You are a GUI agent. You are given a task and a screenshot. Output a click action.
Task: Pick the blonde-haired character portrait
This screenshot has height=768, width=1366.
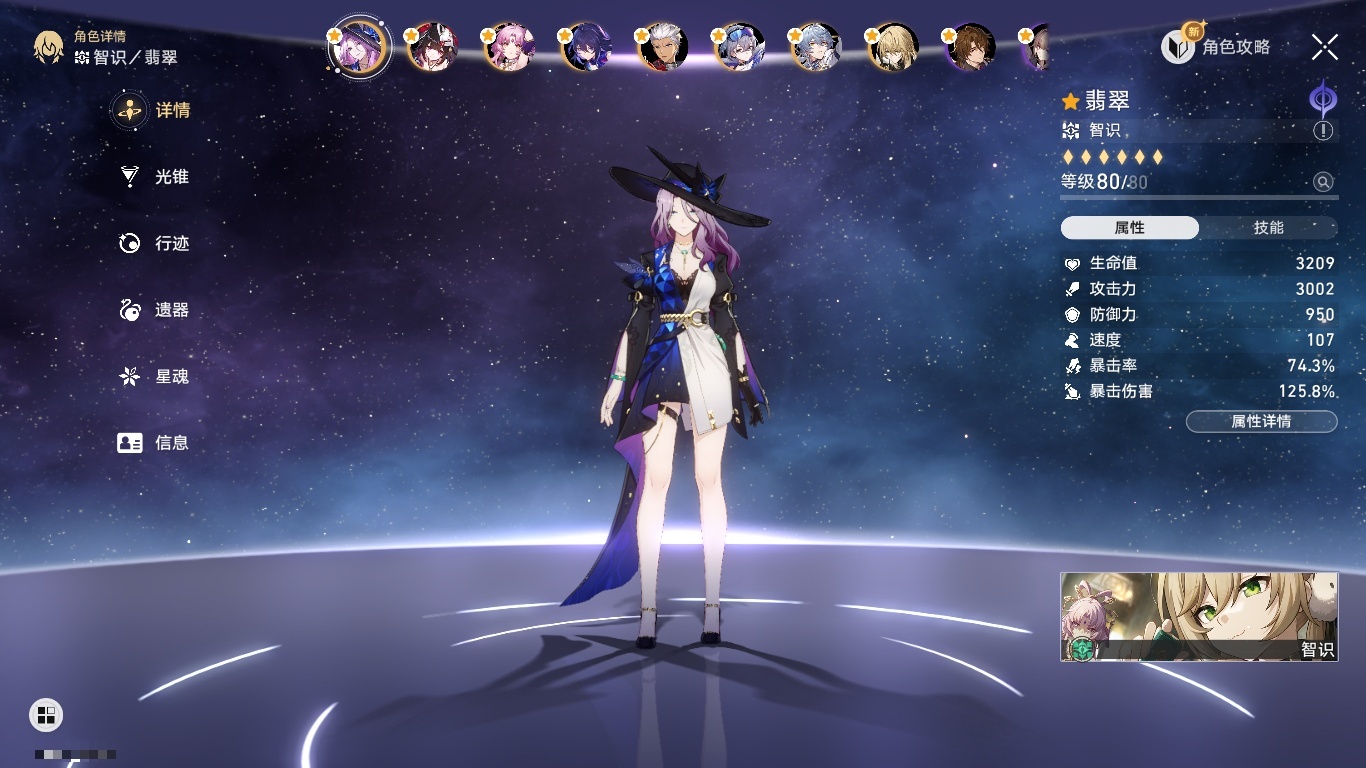click(x=895, y=48)
